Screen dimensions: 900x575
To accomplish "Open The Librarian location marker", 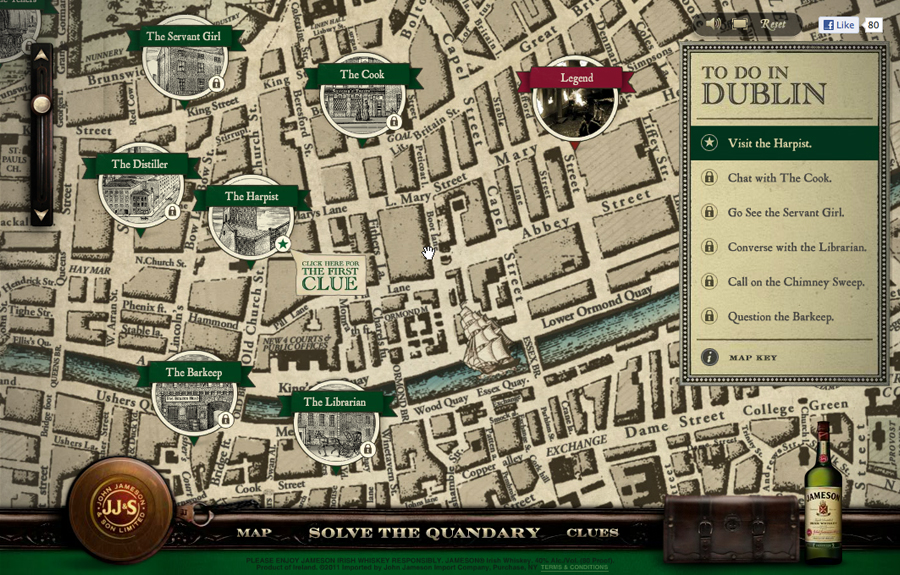I will click(335, 426).
